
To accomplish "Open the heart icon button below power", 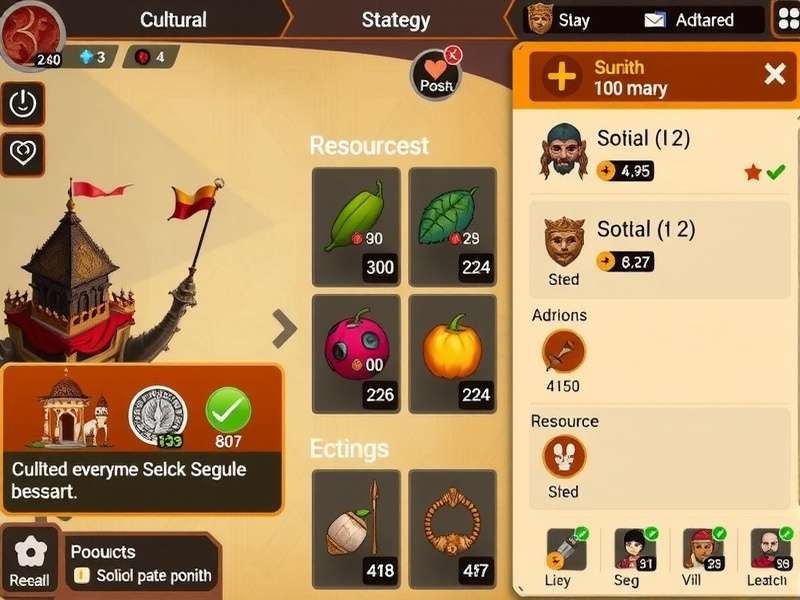I will (x=22, y=154).
